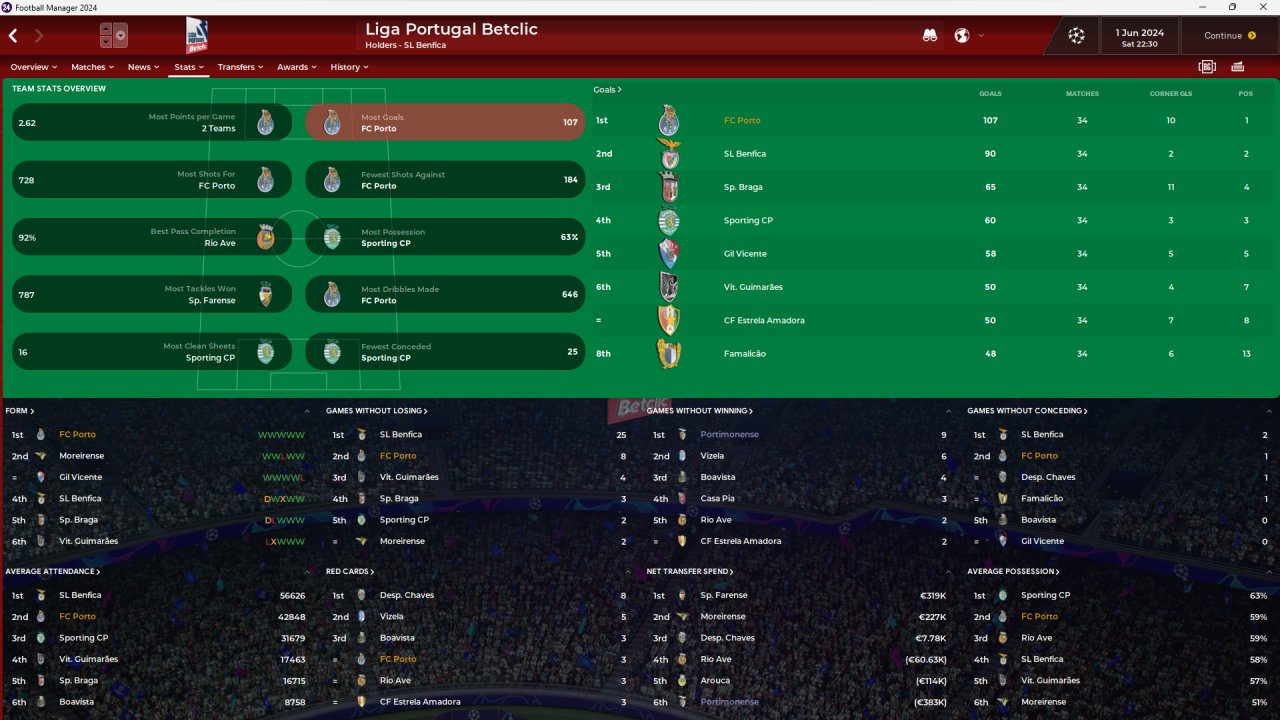
Task: Open the Average Attendance panel header
Action: (52, 572)
